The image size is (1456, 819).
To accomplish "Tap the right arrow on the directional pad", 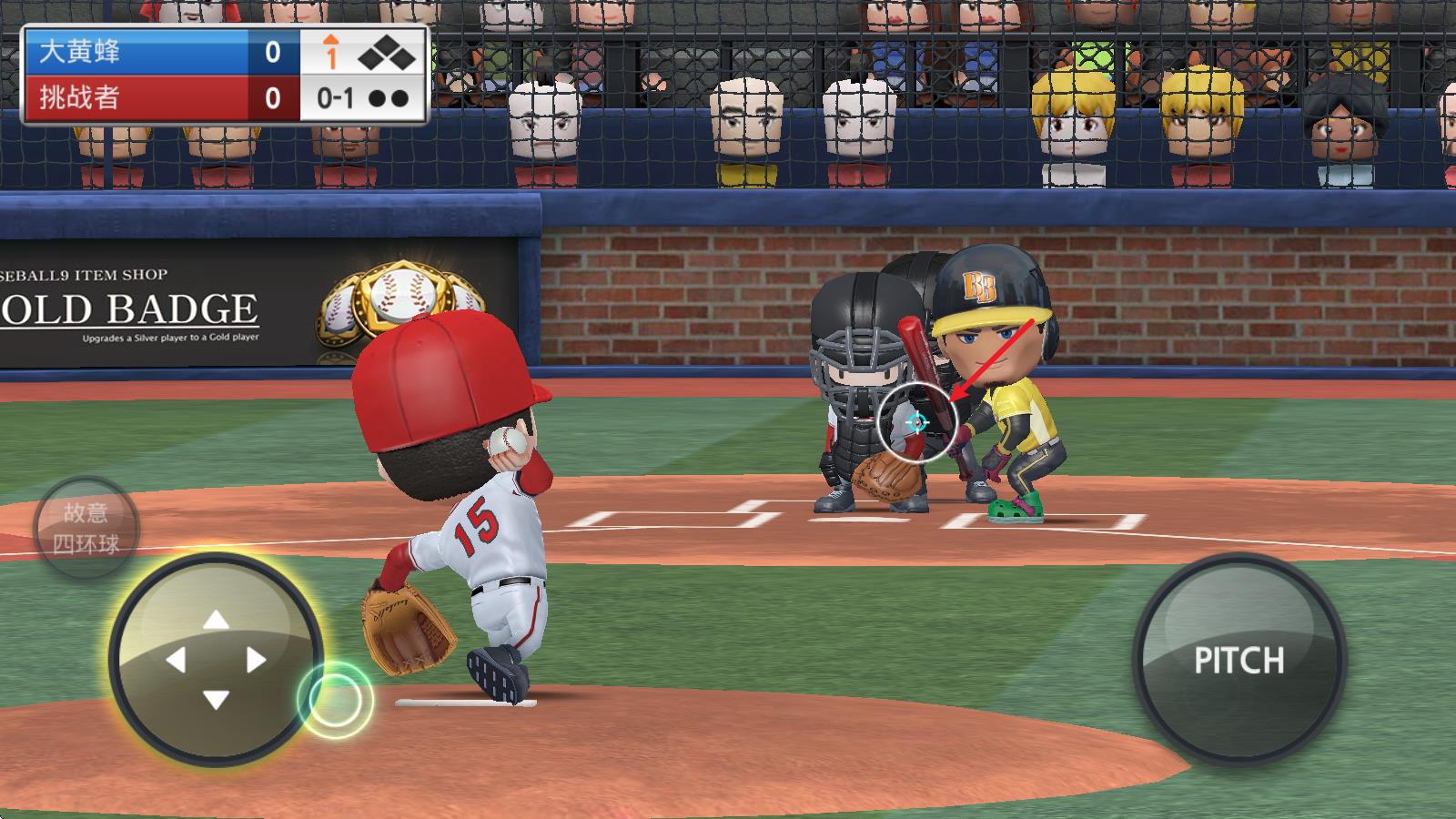I will coord(257,660).
